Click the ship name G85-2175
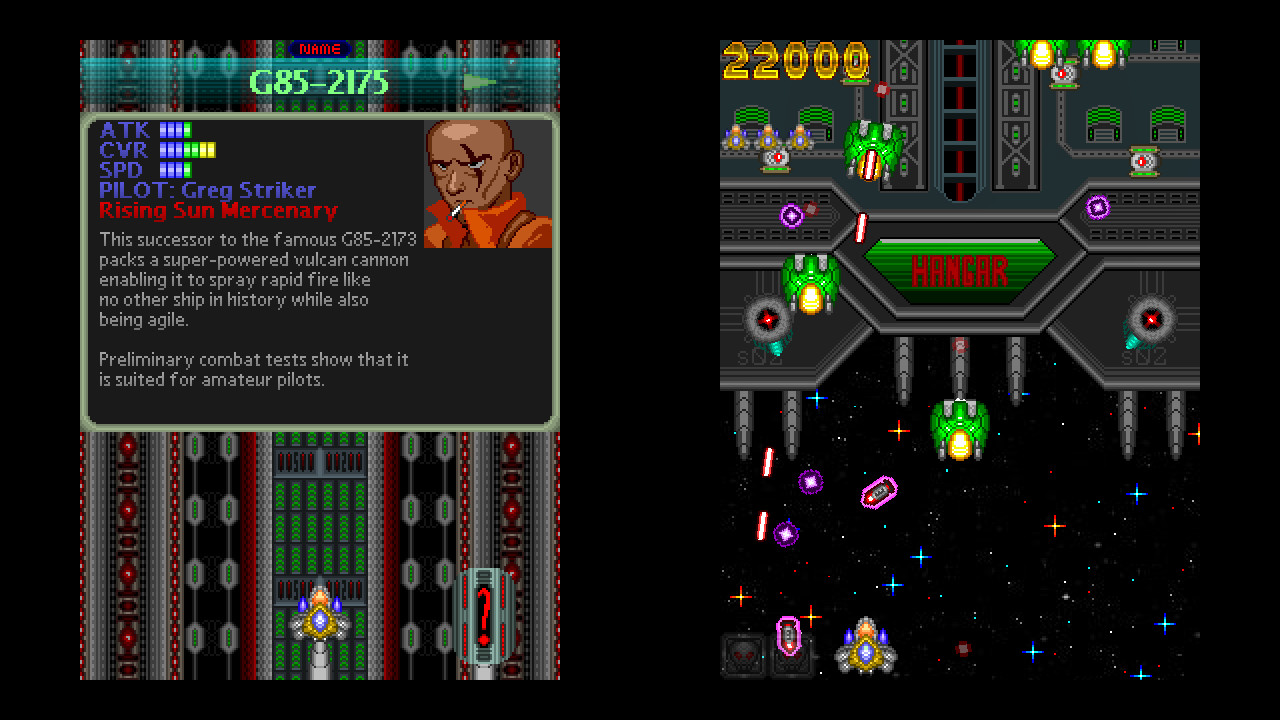This screenshot has width=1280, height=720. [318, 84]
